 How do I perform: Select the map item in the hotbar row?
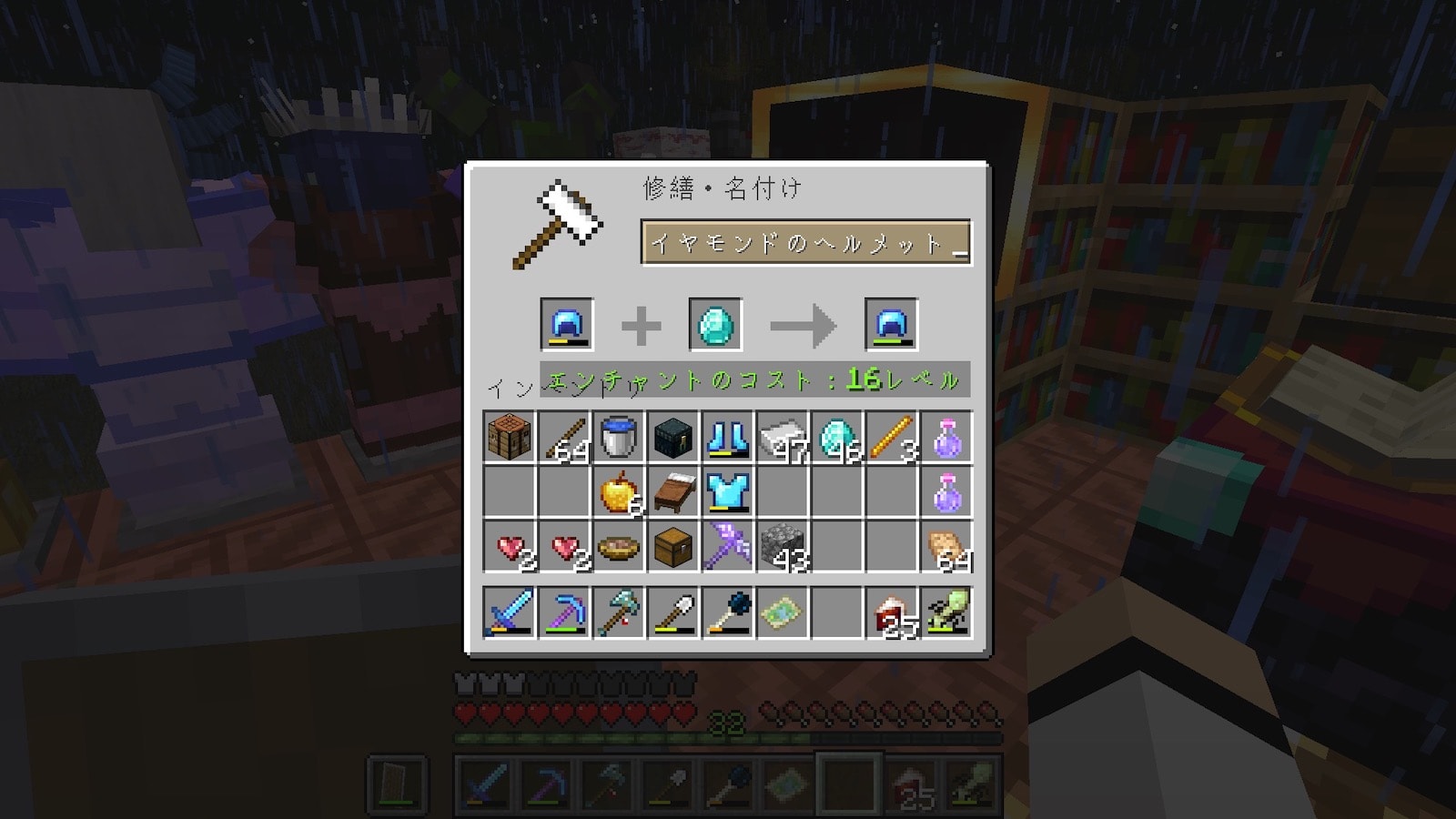[783, 612]
